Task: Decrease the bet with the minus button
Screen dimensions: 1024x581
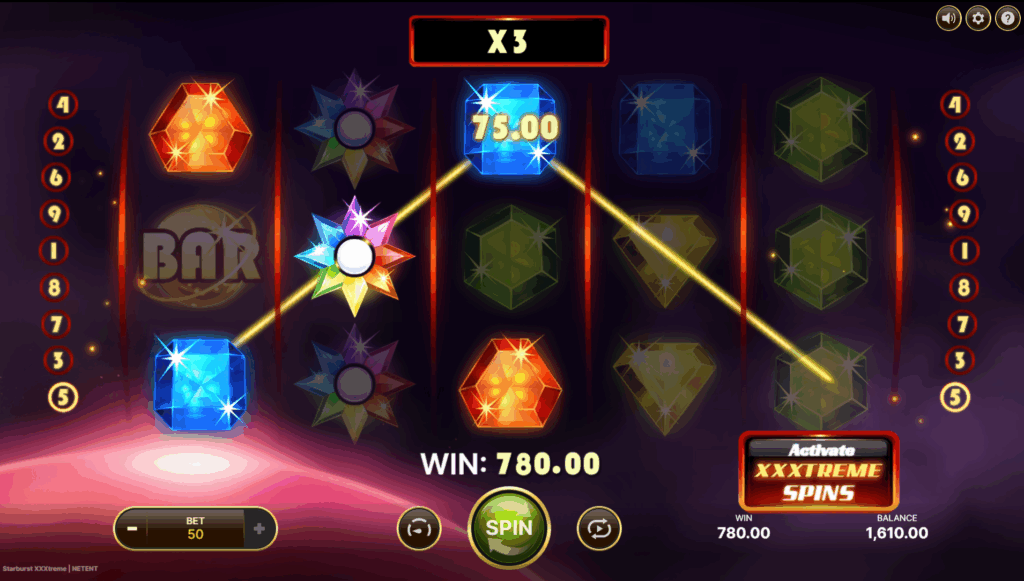Action: coord(132,528)
